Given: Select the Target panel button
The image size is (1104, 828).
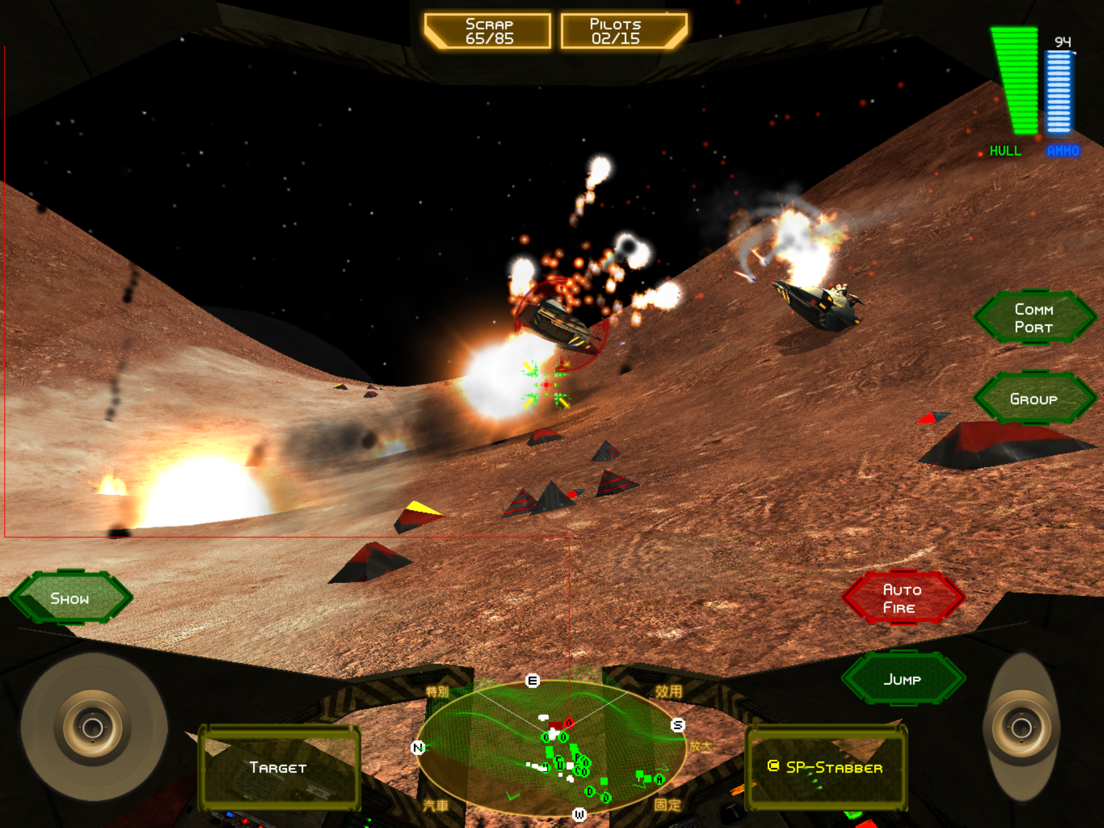Looking at the screenshot, I should click(278, 768).
